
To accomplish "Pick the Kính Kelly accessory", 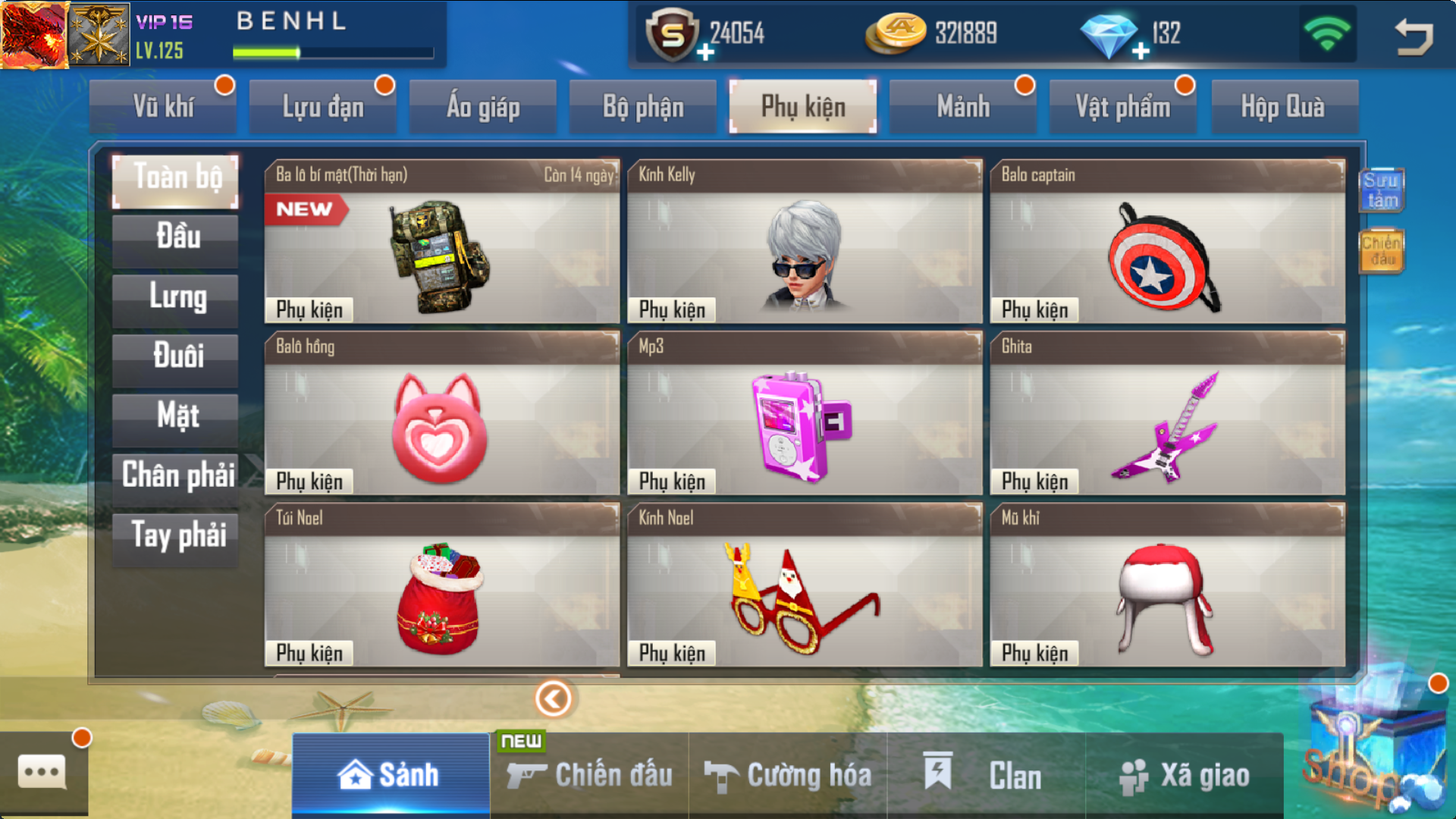I will click(804, 243).
